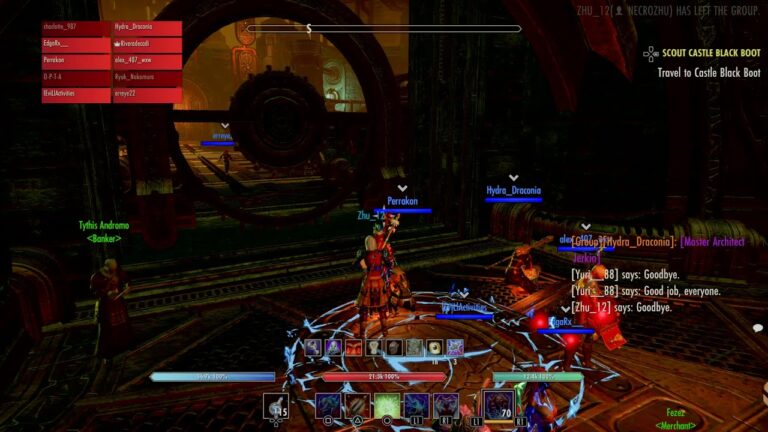
Task: Use the quickslot potion showing 15
Action: pyautogui.click(x=277, y=405)
